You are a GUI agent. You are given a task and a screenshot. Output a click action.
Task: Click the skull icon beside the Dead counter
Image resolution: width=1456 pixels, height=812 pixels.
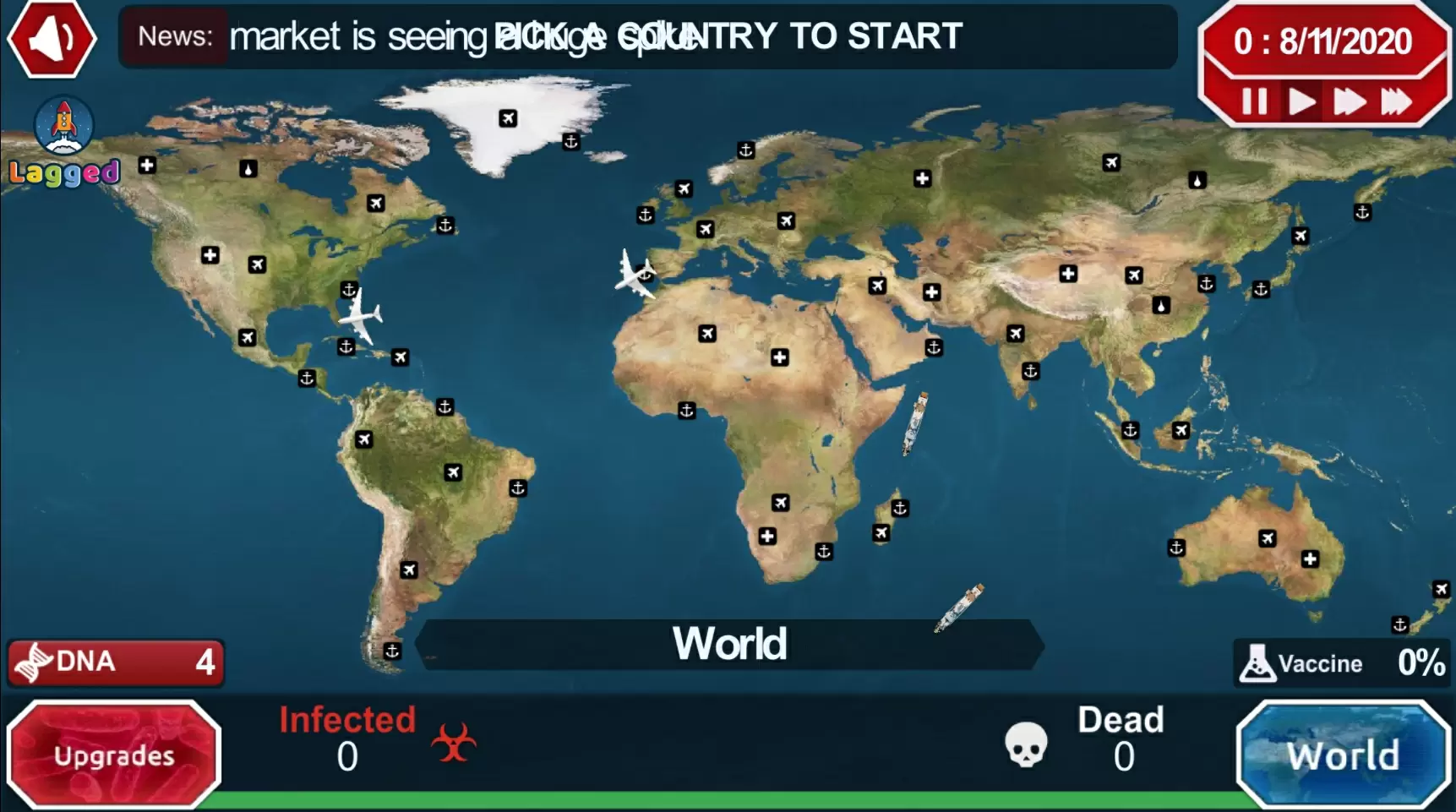1025,744
